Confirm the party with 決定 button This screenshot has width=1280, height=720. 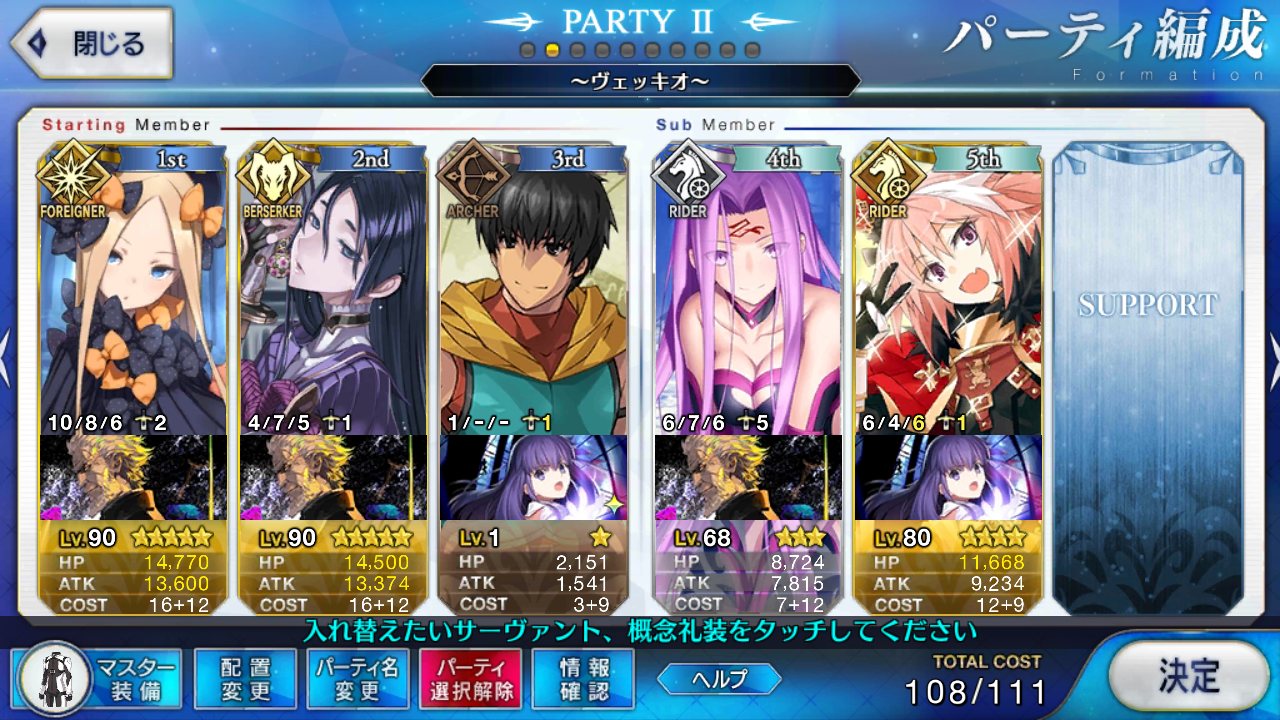1189,675
